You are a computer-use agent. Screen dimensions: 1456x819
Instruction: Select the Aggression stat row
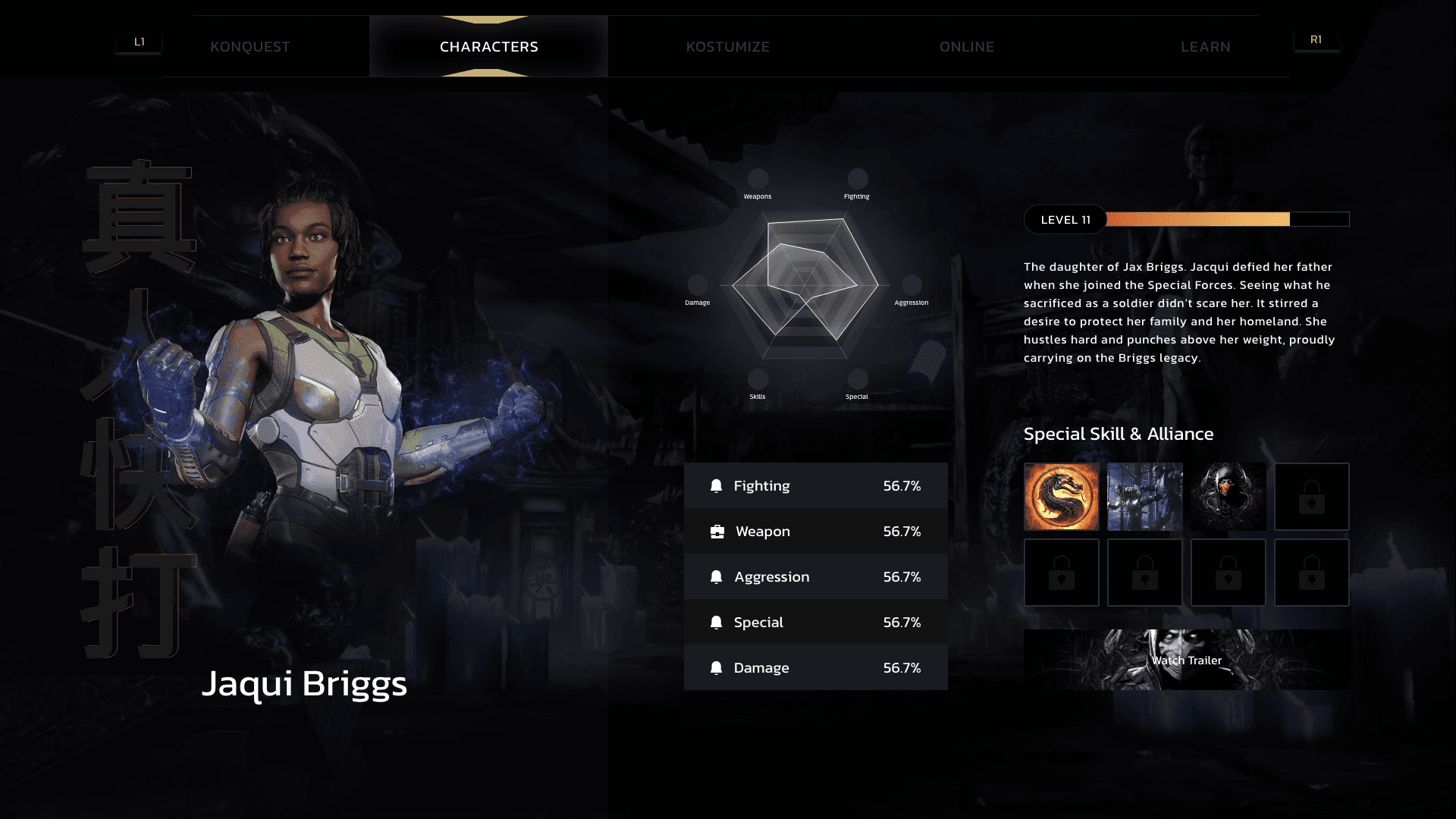(815, 576)
